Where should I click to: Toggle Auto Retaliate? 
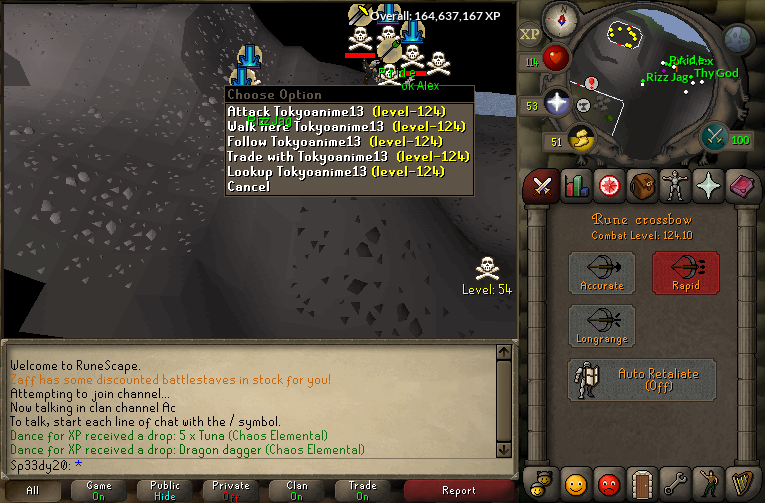[x=643, y=380]
